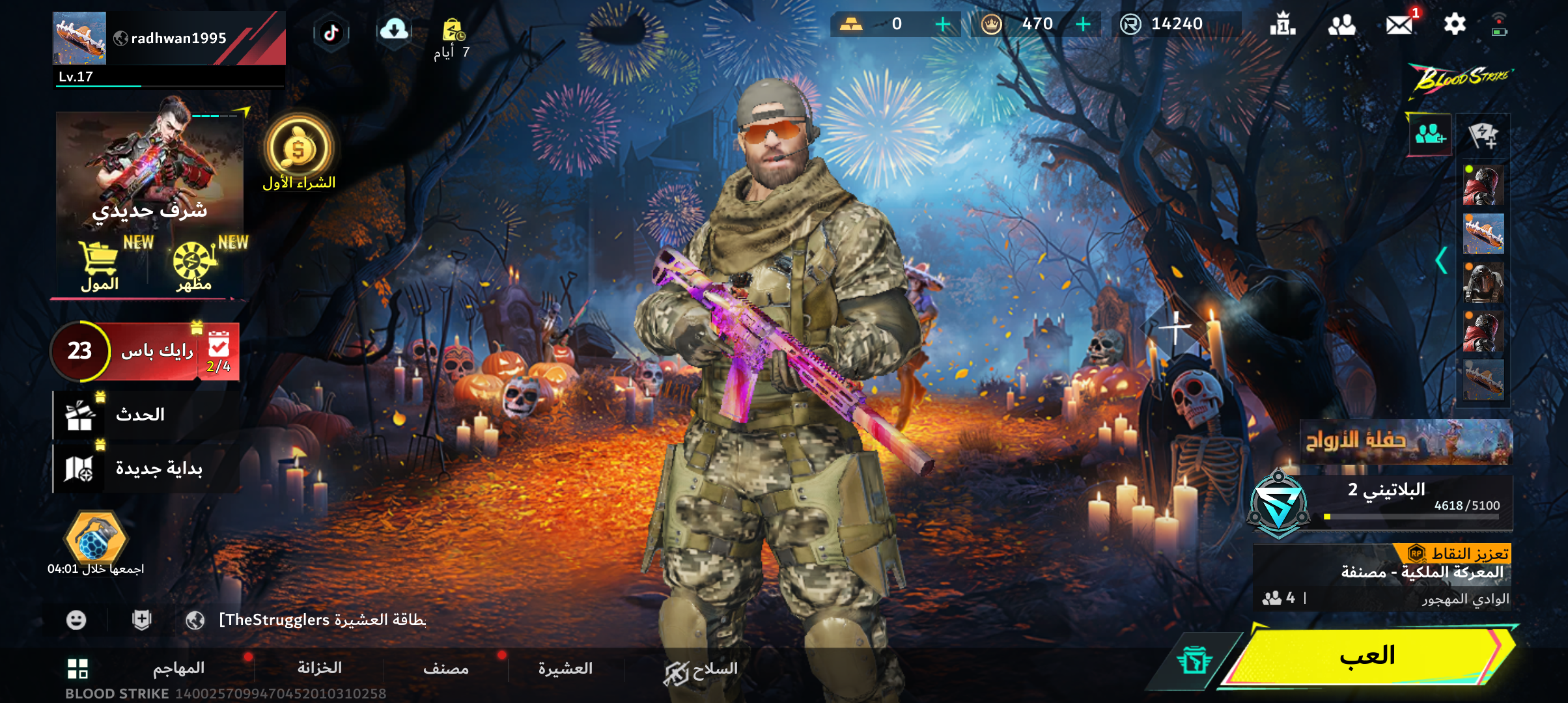This screenshot has height=703, width=1568.
Task: Start a match with the yellow العب button
Action: [x=1367, y=656]
